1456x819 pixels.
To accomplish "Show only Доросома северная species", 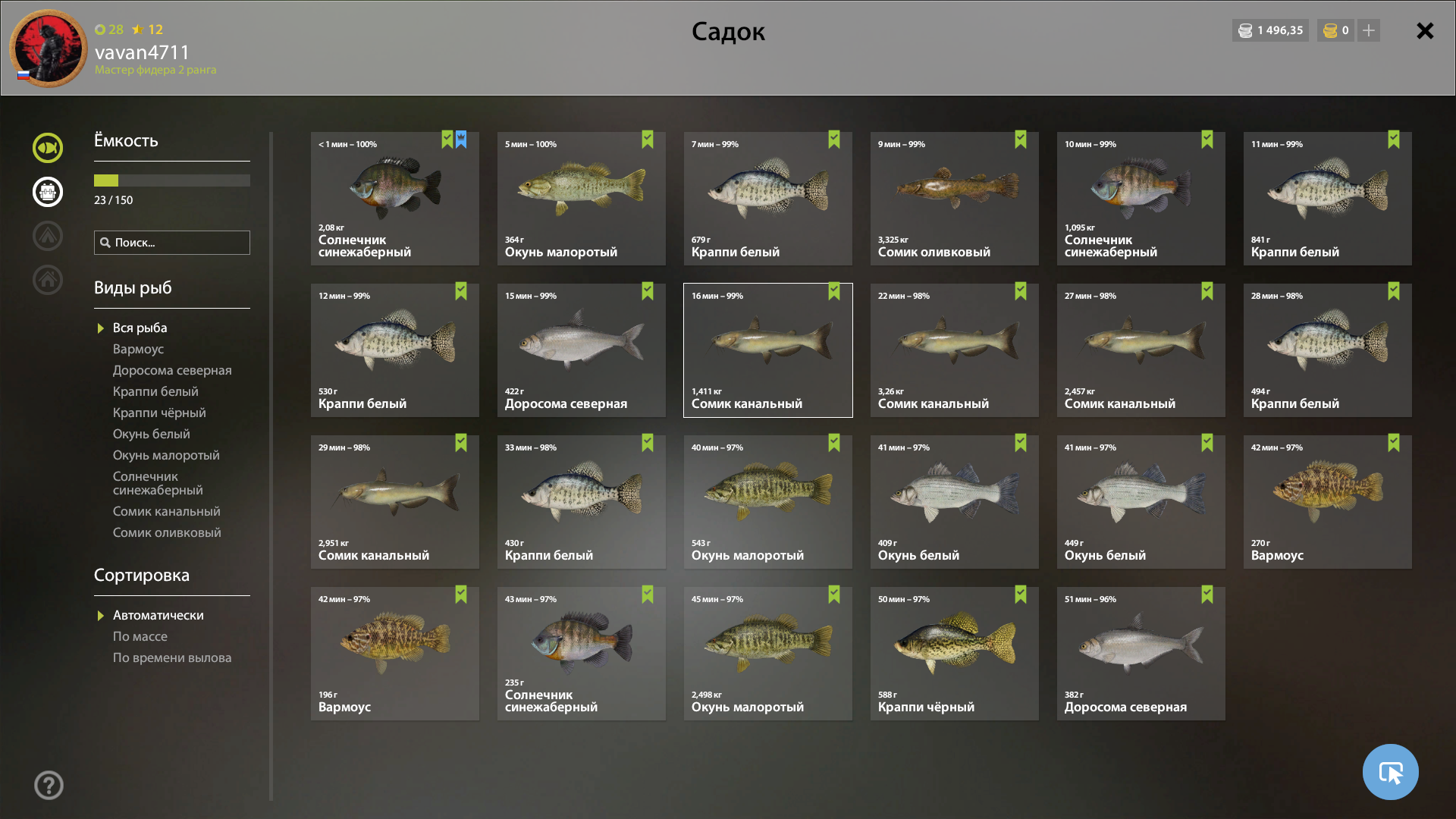I will pyautogui.click(x=172, y=370).
